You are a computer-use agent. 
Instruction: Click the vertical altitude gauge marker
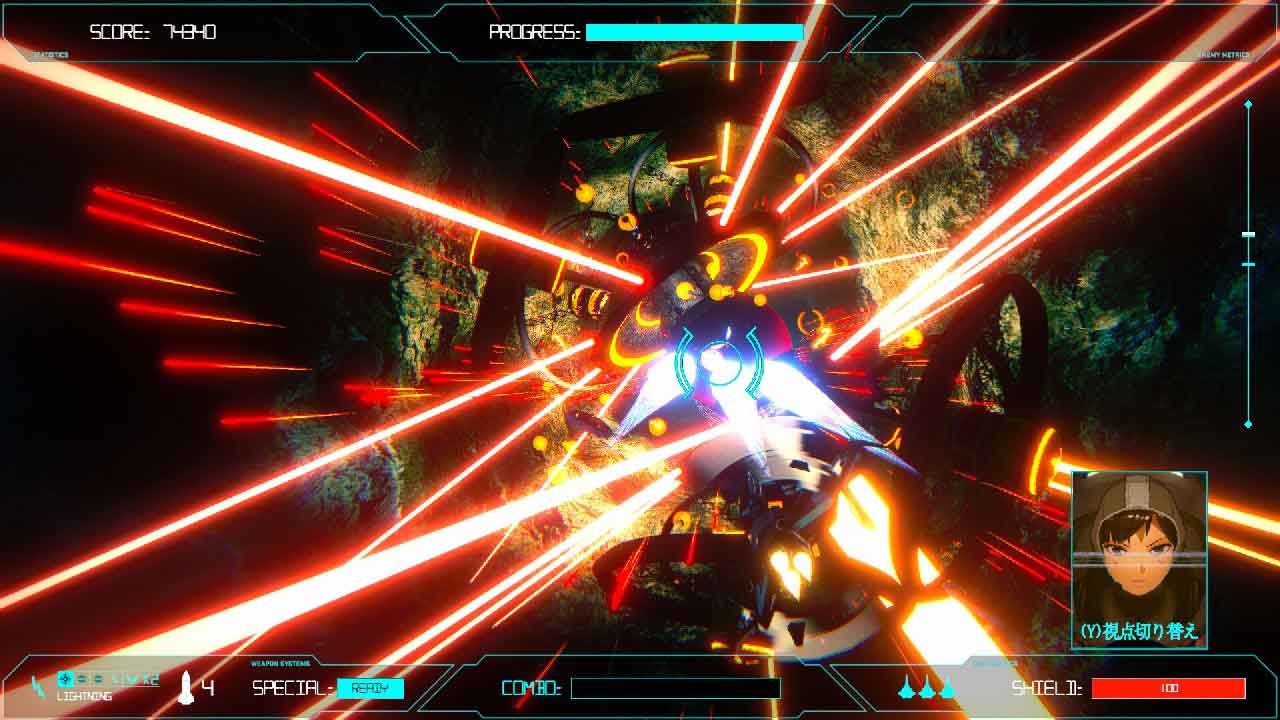[x=1248, y=235]
